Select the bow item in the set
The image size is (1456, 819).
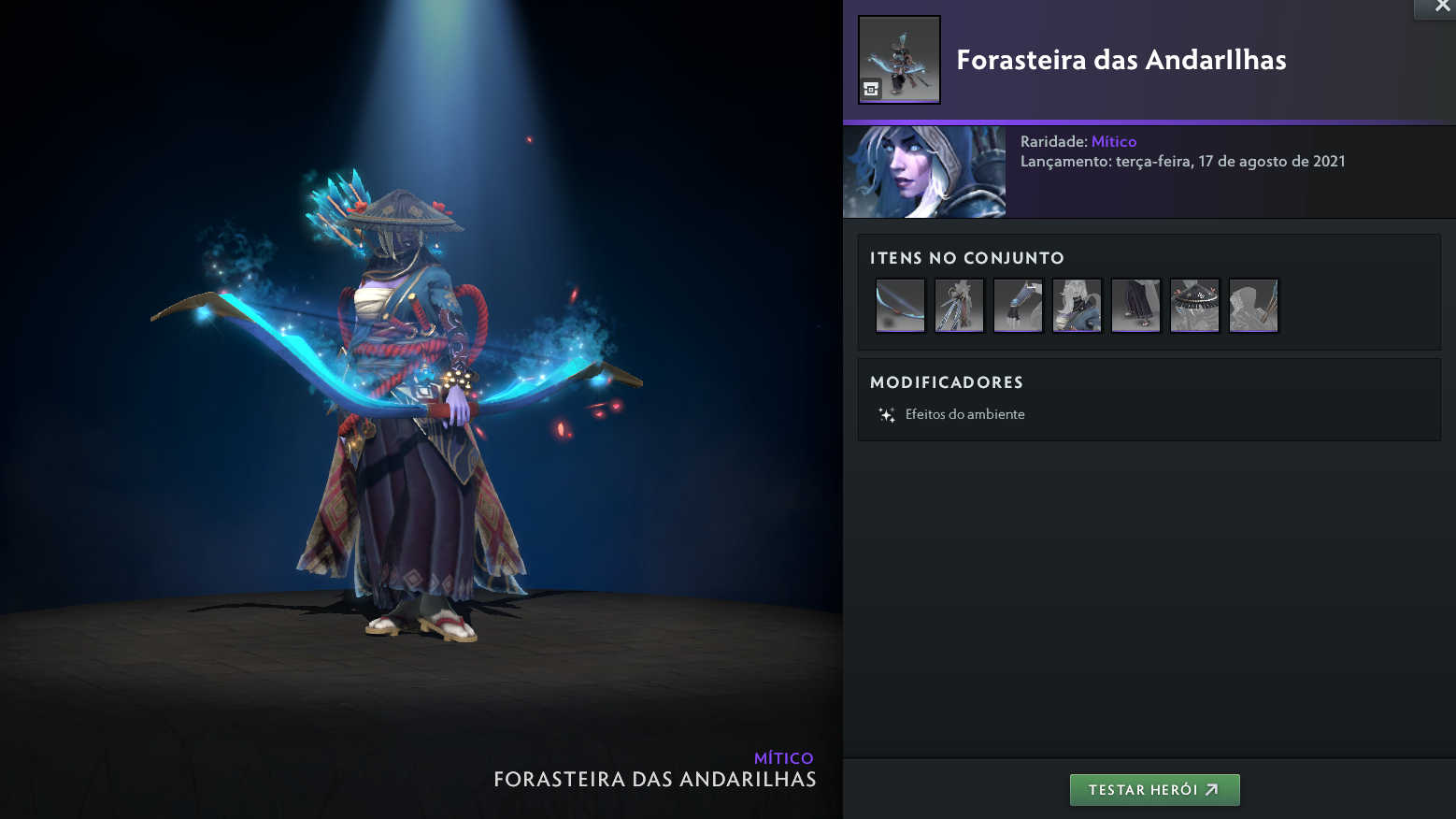pos(900,305)
